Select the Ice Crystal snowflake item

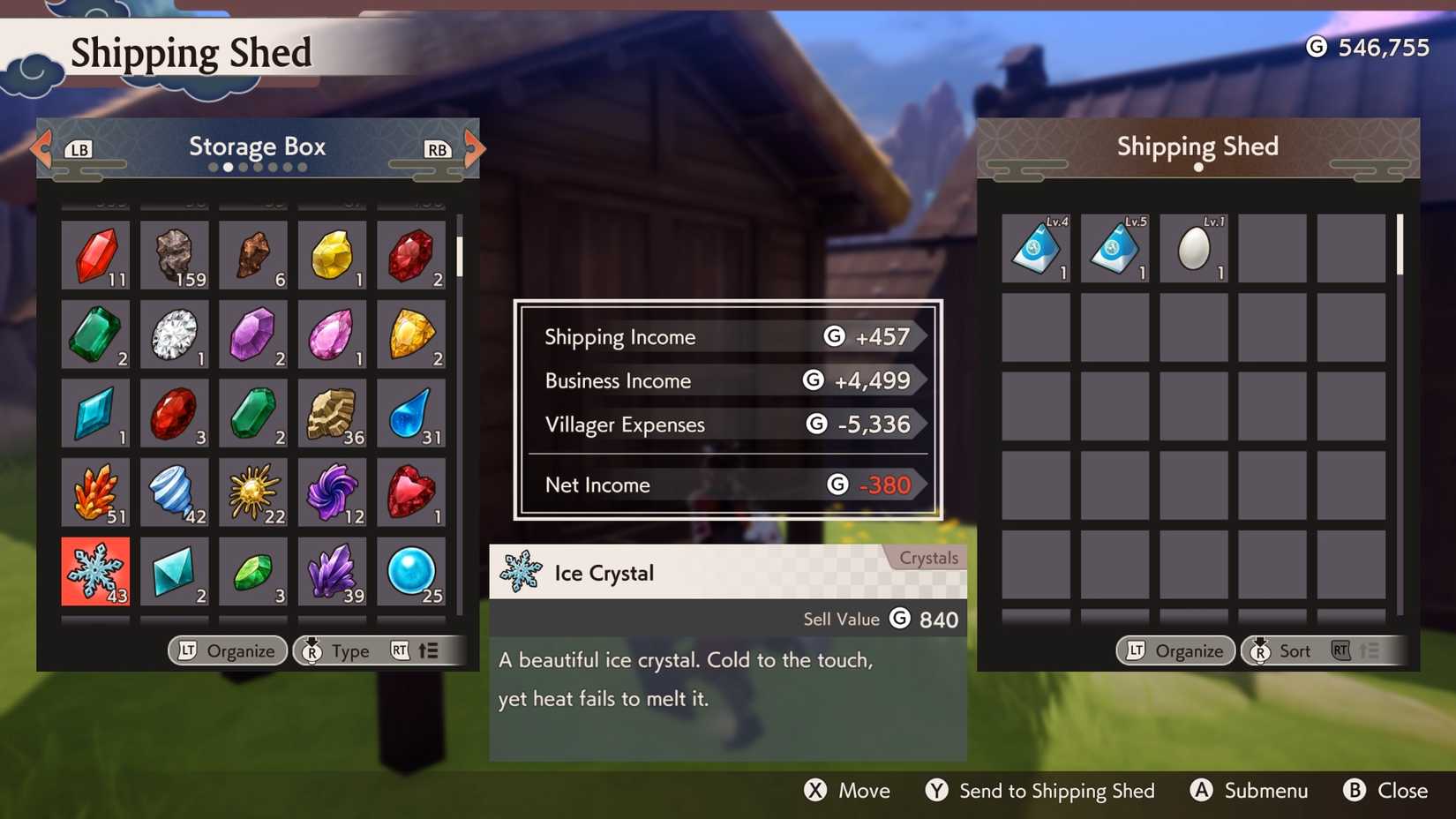click(95, 572)
